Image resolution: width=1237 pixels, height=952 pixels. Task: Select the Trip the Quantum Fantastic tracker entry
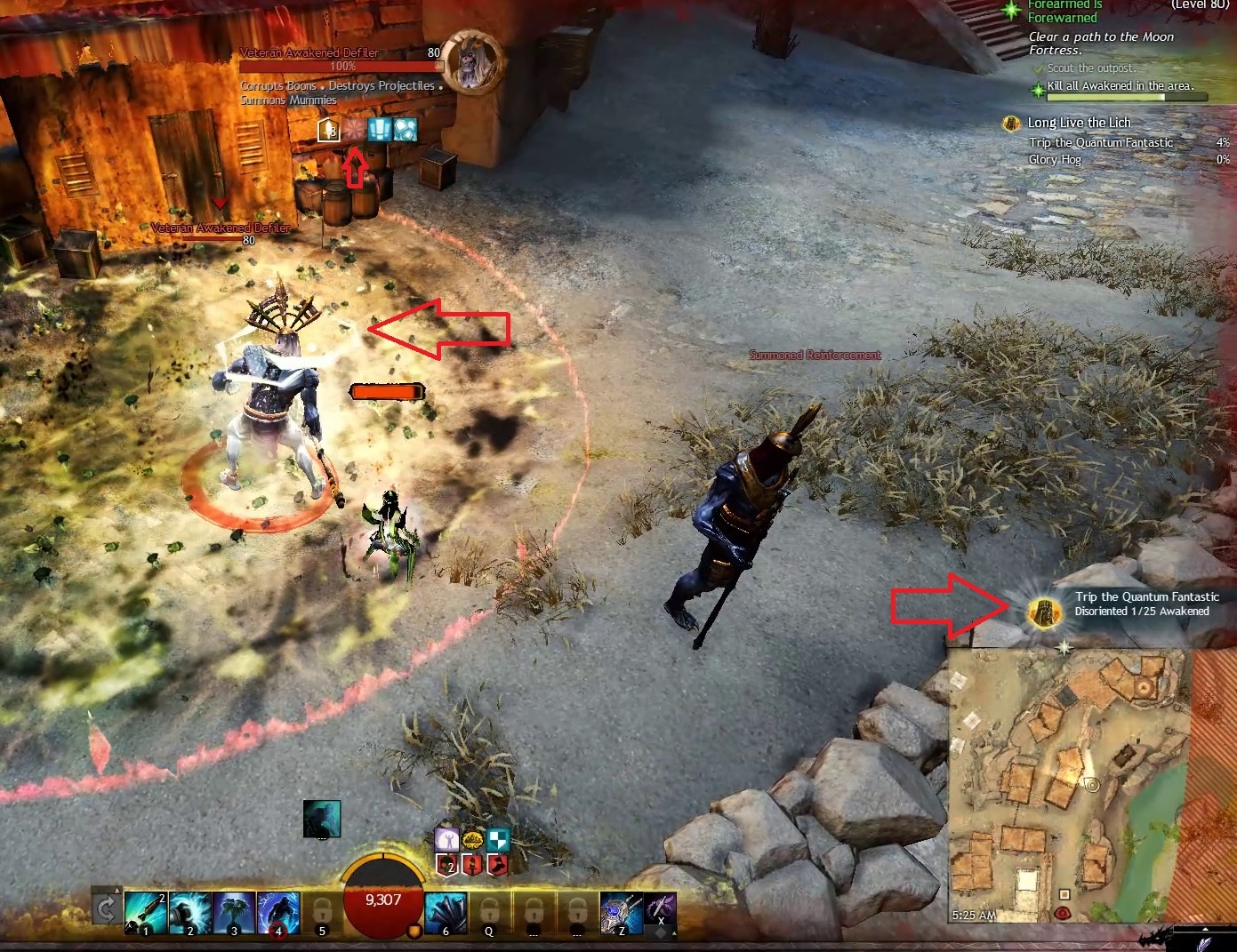pos(1100,142)
